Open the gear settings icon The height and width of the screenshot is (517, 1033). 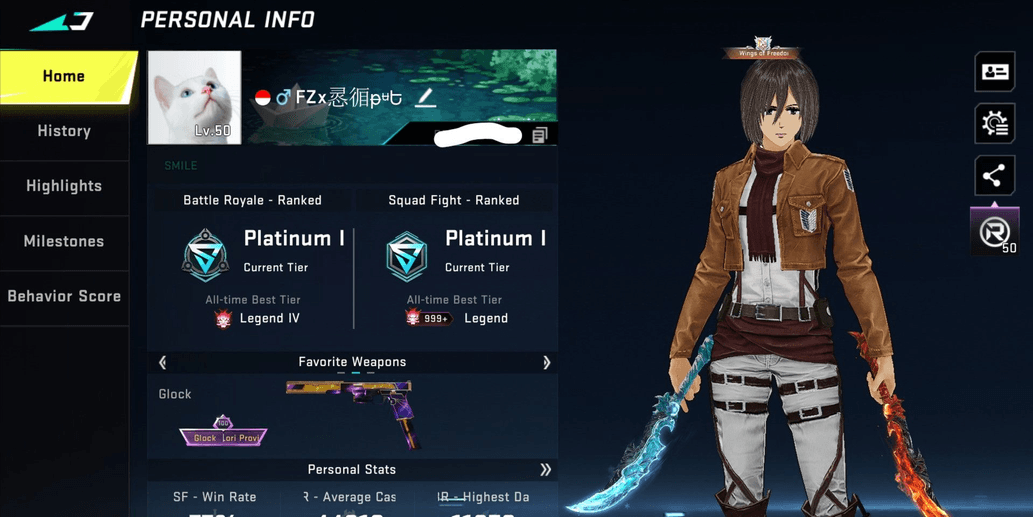pos(994,124)
